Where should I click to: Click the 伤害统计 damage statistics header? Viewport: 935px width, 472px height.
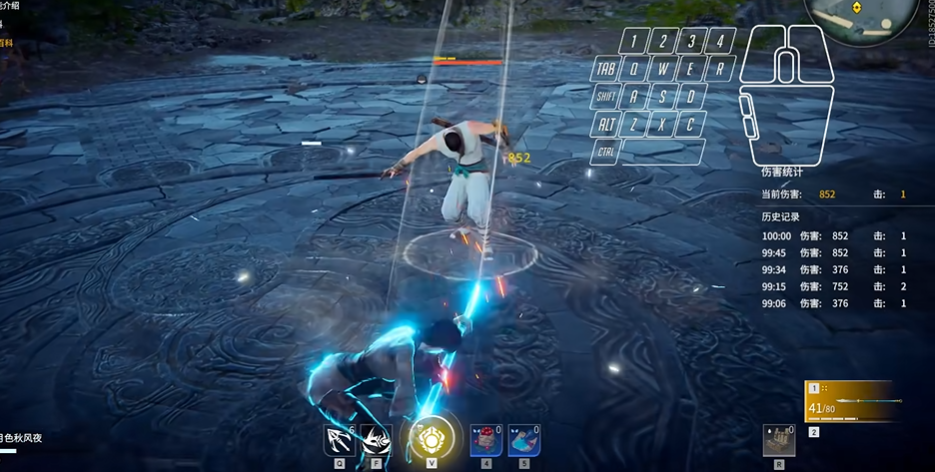pyautogui.click(x=782, y=172)
